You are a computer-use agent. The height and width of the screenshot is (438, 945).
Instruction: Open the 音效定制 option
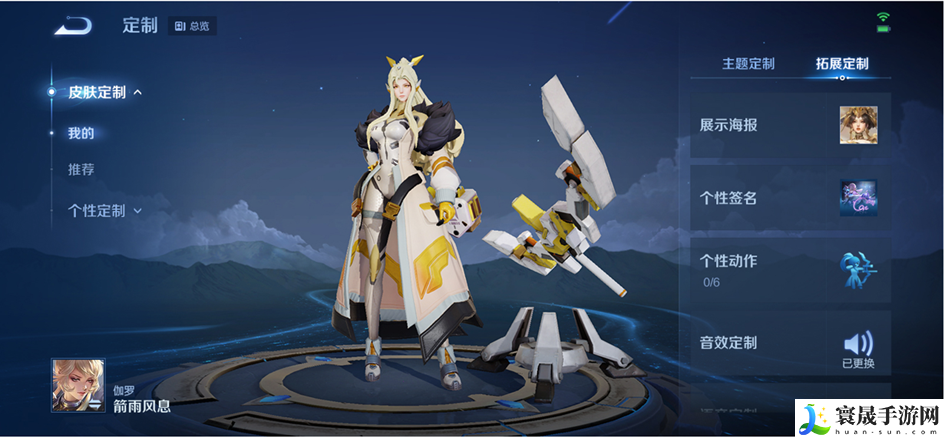point(790,343)
